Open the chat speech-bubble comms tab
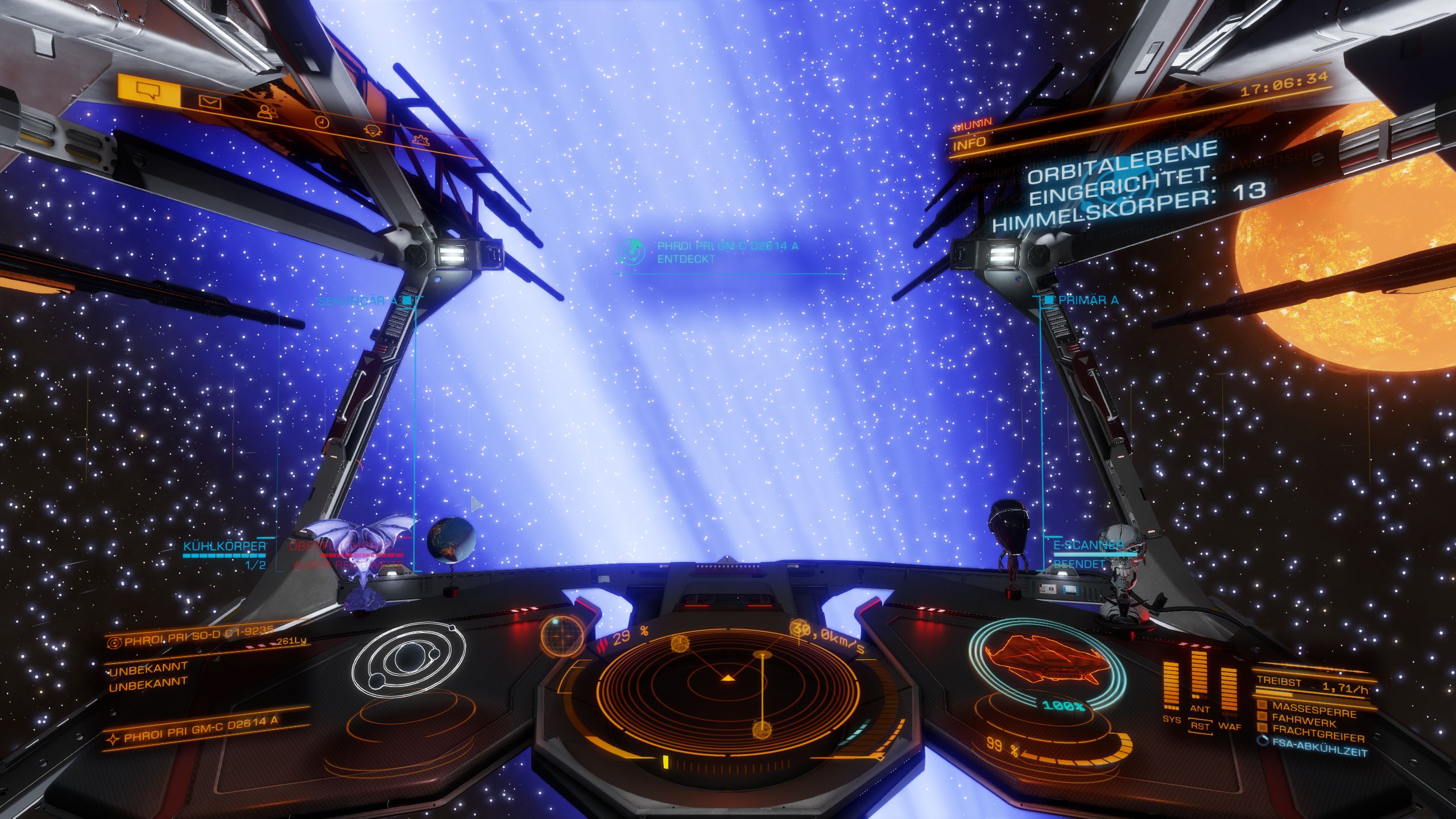This screenshot has height=819, width=1456. pos(149,91)
